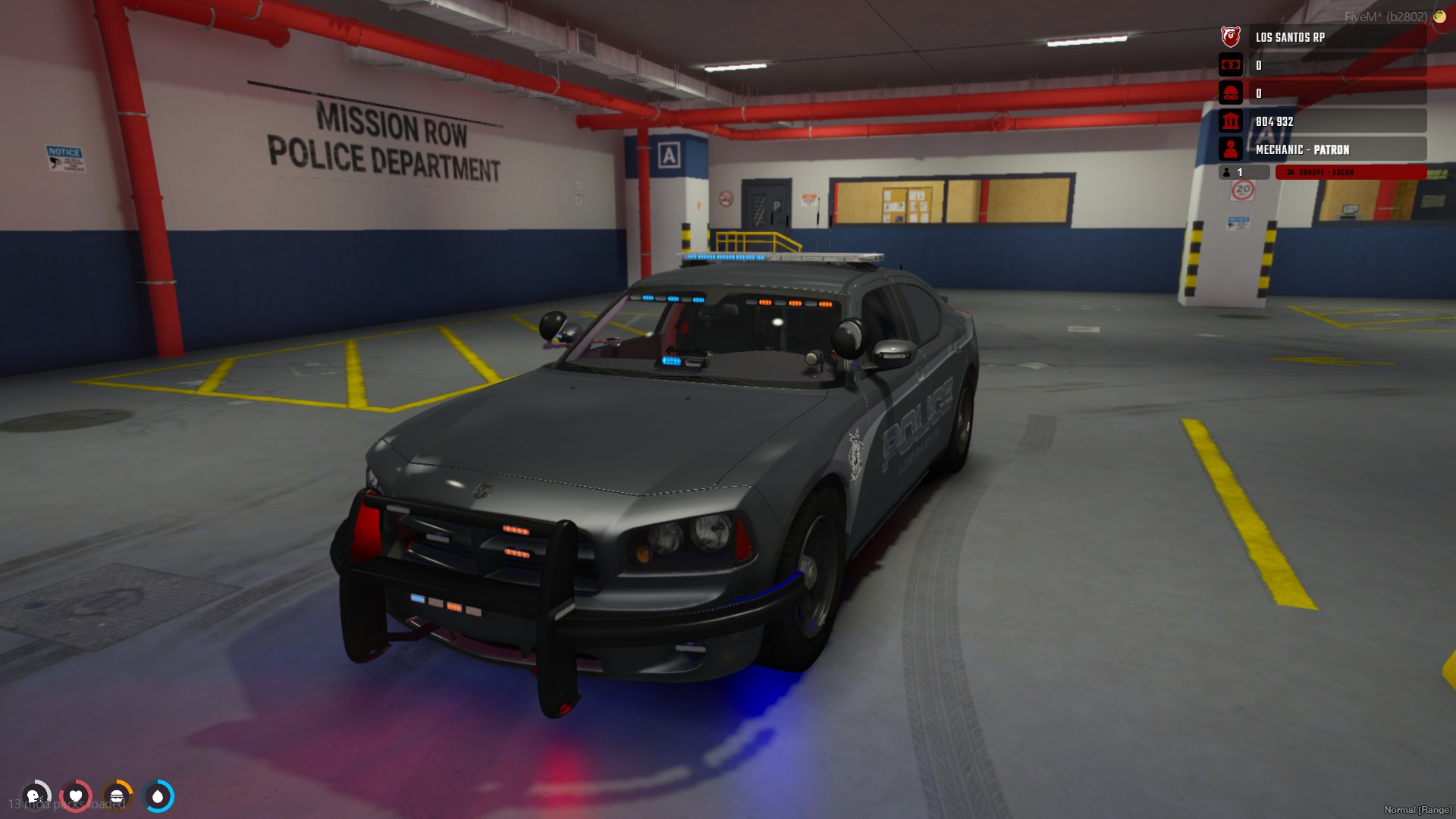The height and width of the screenshot is (819, 1456).
Task: Click the online player count badge
Action: tap(1242, 173)
